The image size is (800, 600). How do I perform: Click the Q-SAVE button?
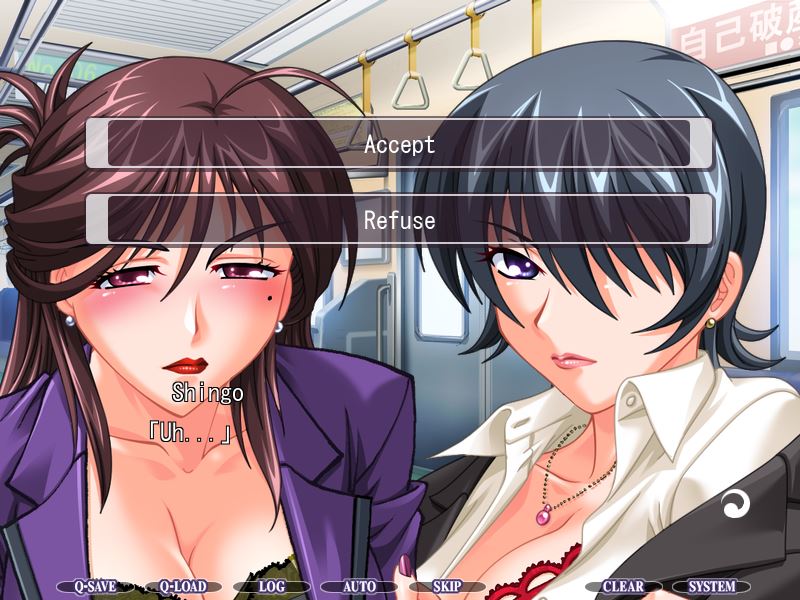[85, 587]
